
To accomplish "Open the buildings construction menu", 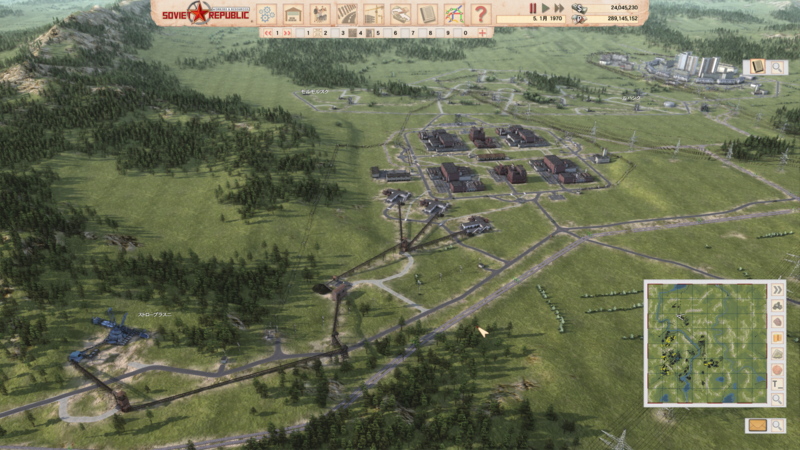I will pyautogui.click(x=293, y=14).
